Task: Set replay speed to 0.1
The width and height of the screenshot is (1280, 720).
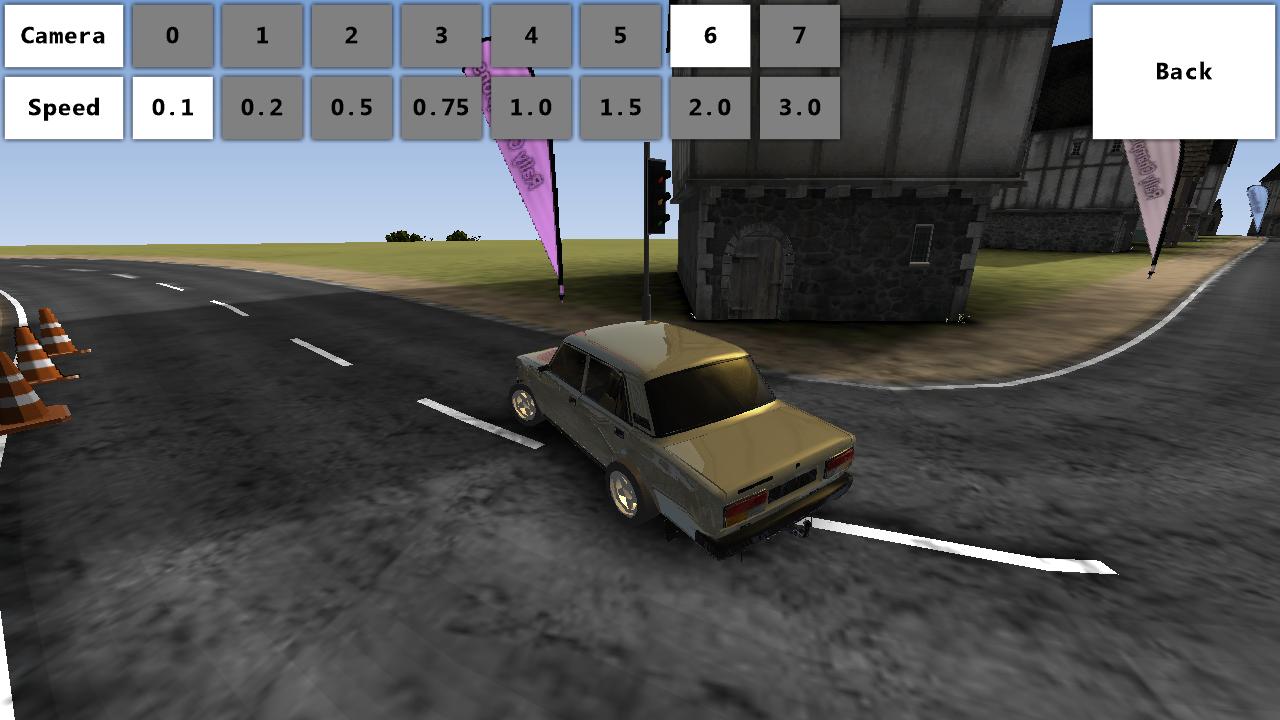Action: [x=172, y=108]
